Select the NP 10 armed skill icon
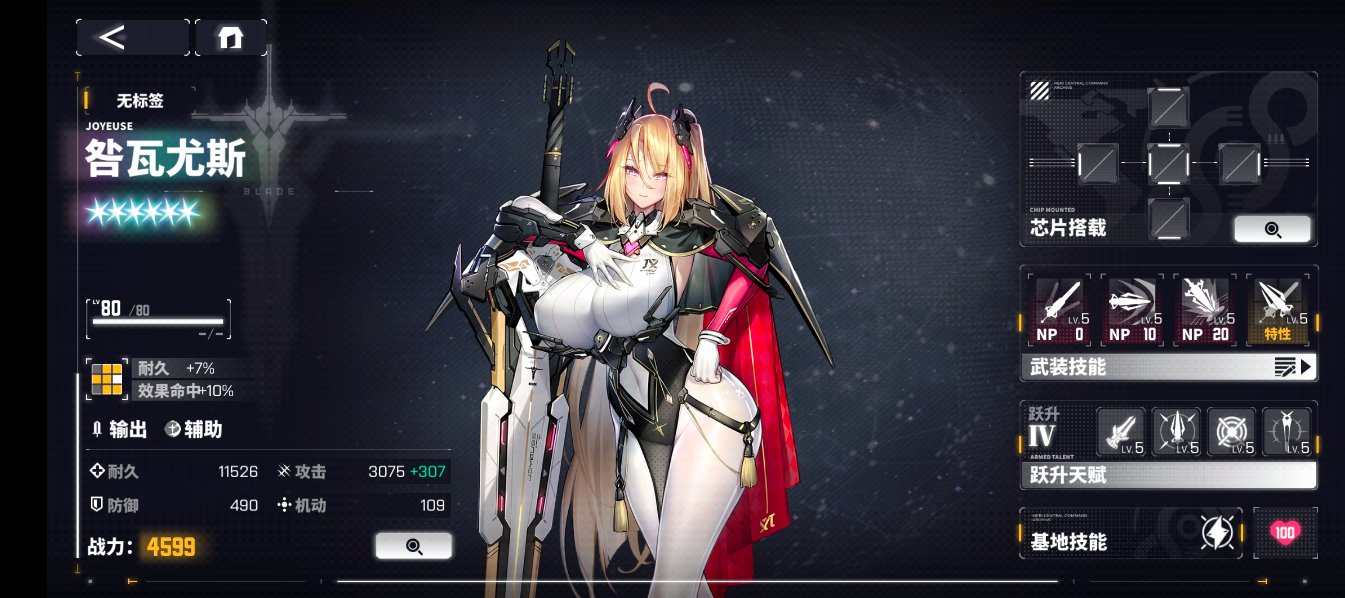The height and width of the screenshot is (598, 1345). point(1132,309)
